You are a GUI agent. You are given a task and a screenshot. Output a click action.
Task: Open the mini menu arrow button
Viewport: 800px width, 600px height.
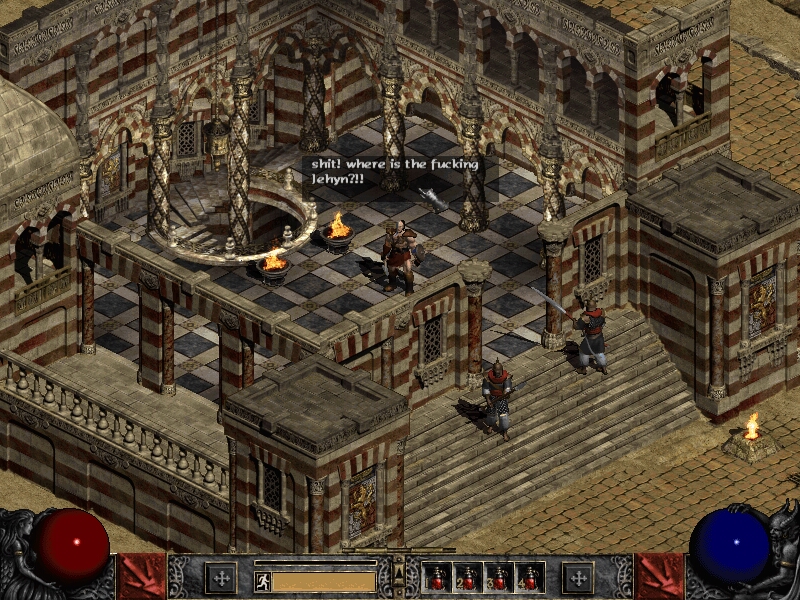tap(400, 573)
